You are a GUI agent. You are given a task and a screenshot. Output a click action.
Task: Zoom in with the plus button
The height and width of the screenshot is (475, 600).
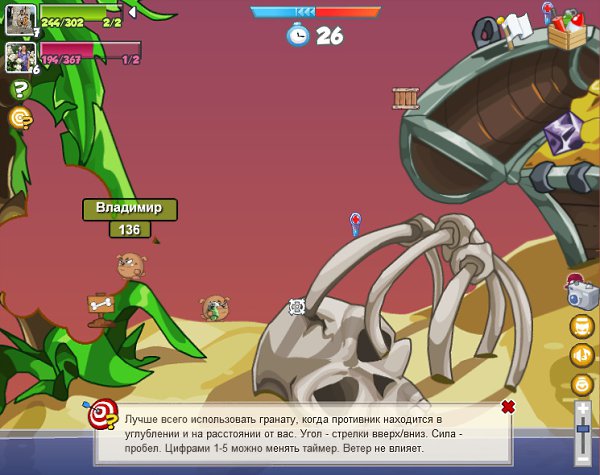(583, 408)
